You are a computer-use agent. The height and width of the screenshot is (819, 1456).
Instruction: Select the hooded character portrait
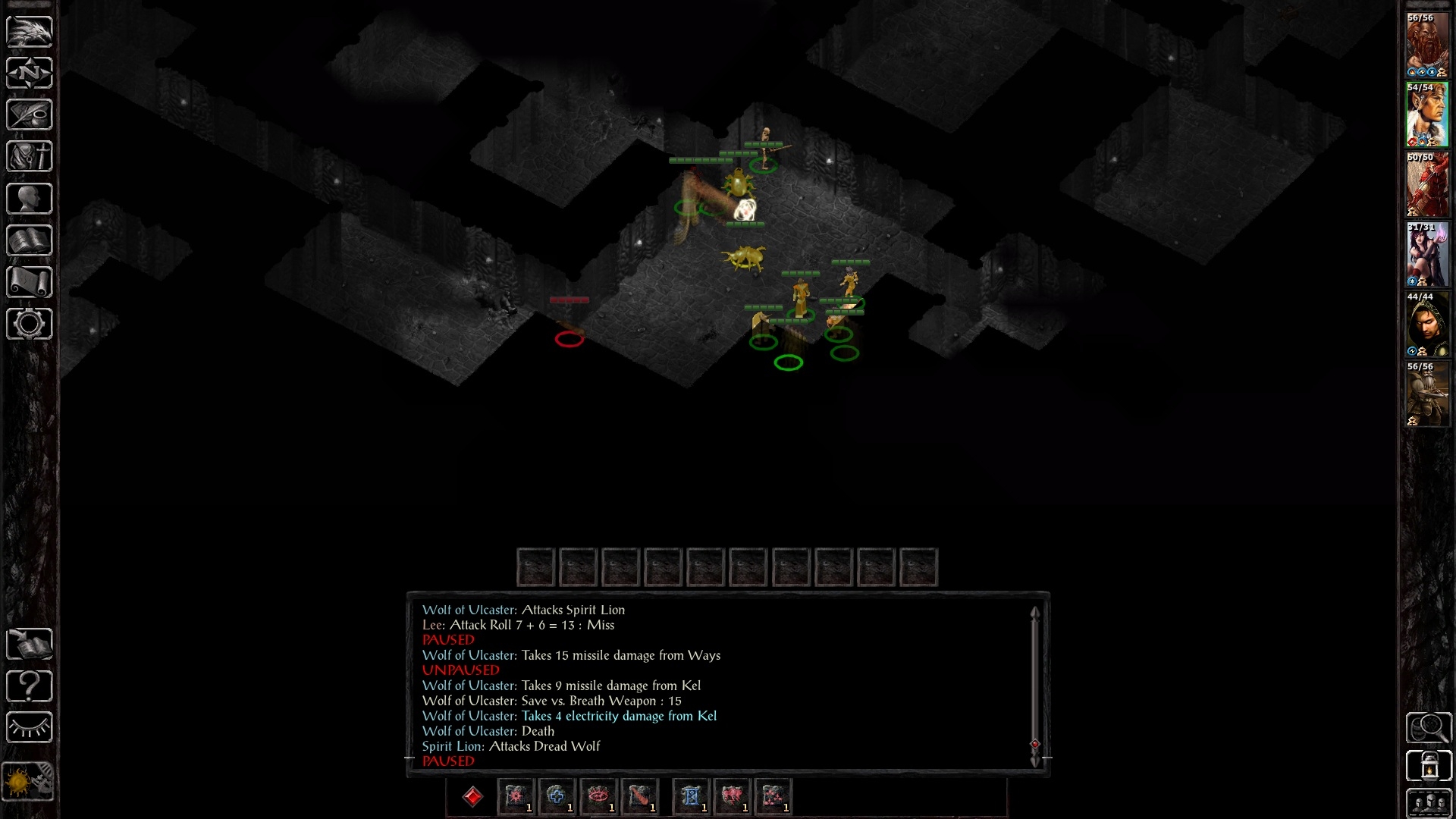[1427, 324]
